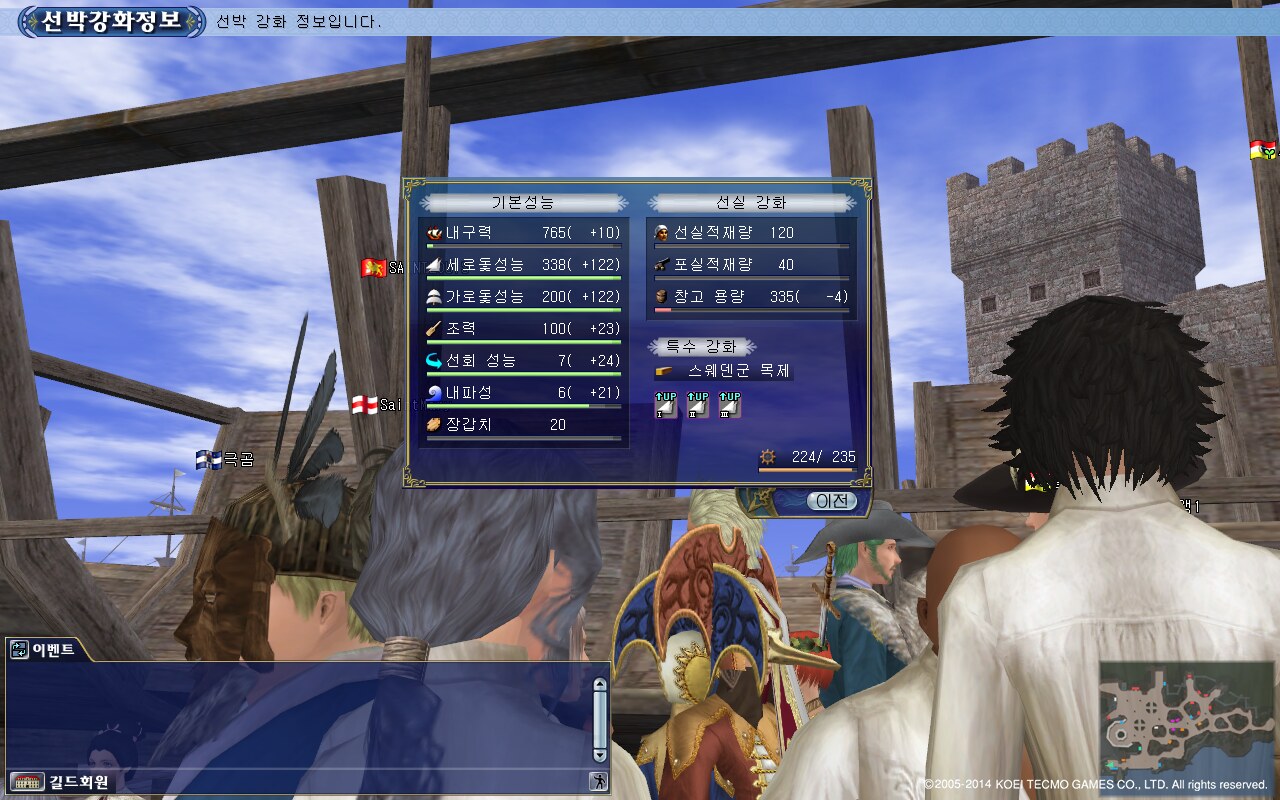The image size is (1280, 800).
Task: Select the 스웨덴군 목제 special enhancement entry
Action: coord(723,371)
